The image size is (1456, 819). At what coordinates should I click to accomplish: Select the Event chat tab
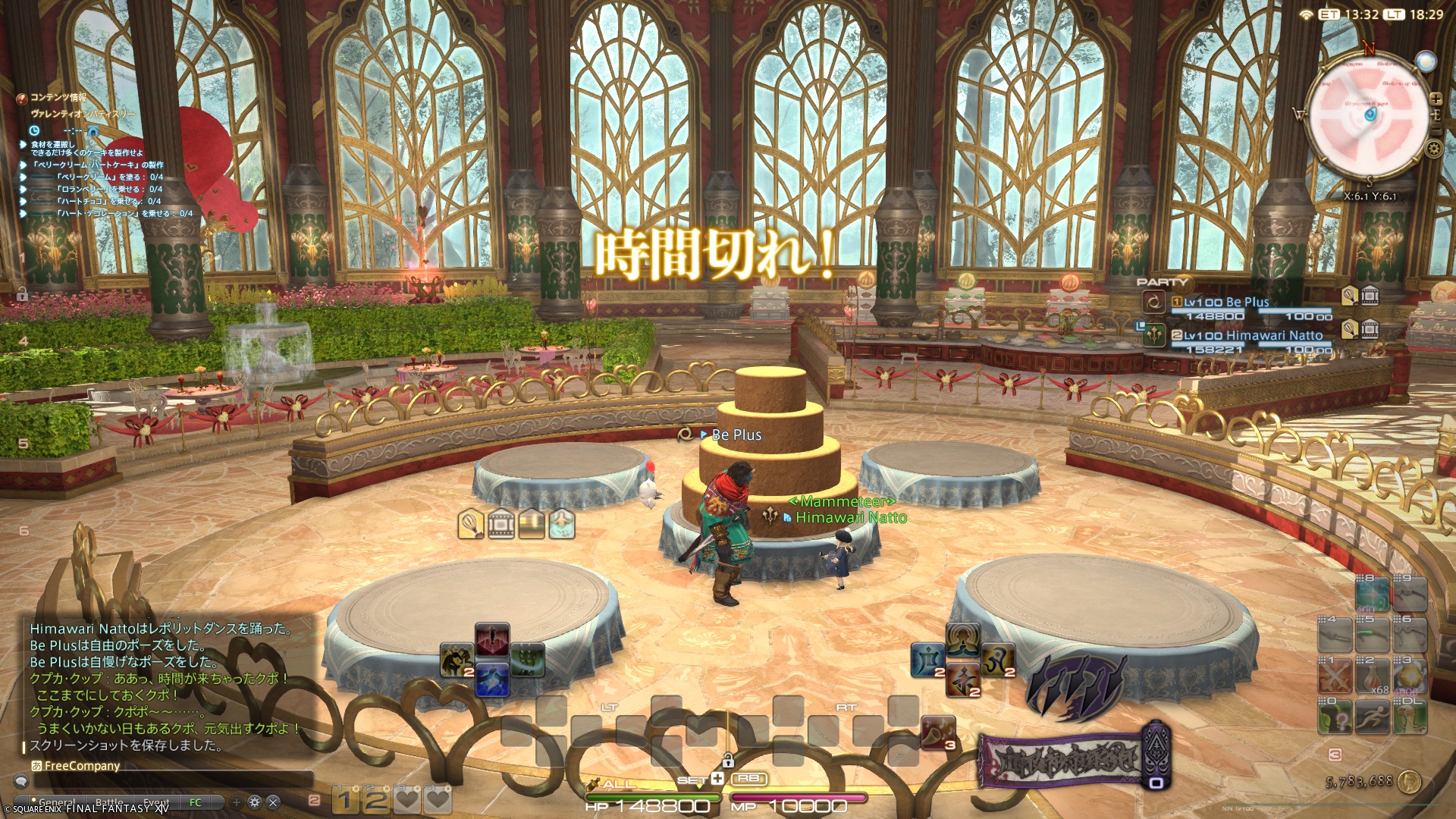click(156, 802)
